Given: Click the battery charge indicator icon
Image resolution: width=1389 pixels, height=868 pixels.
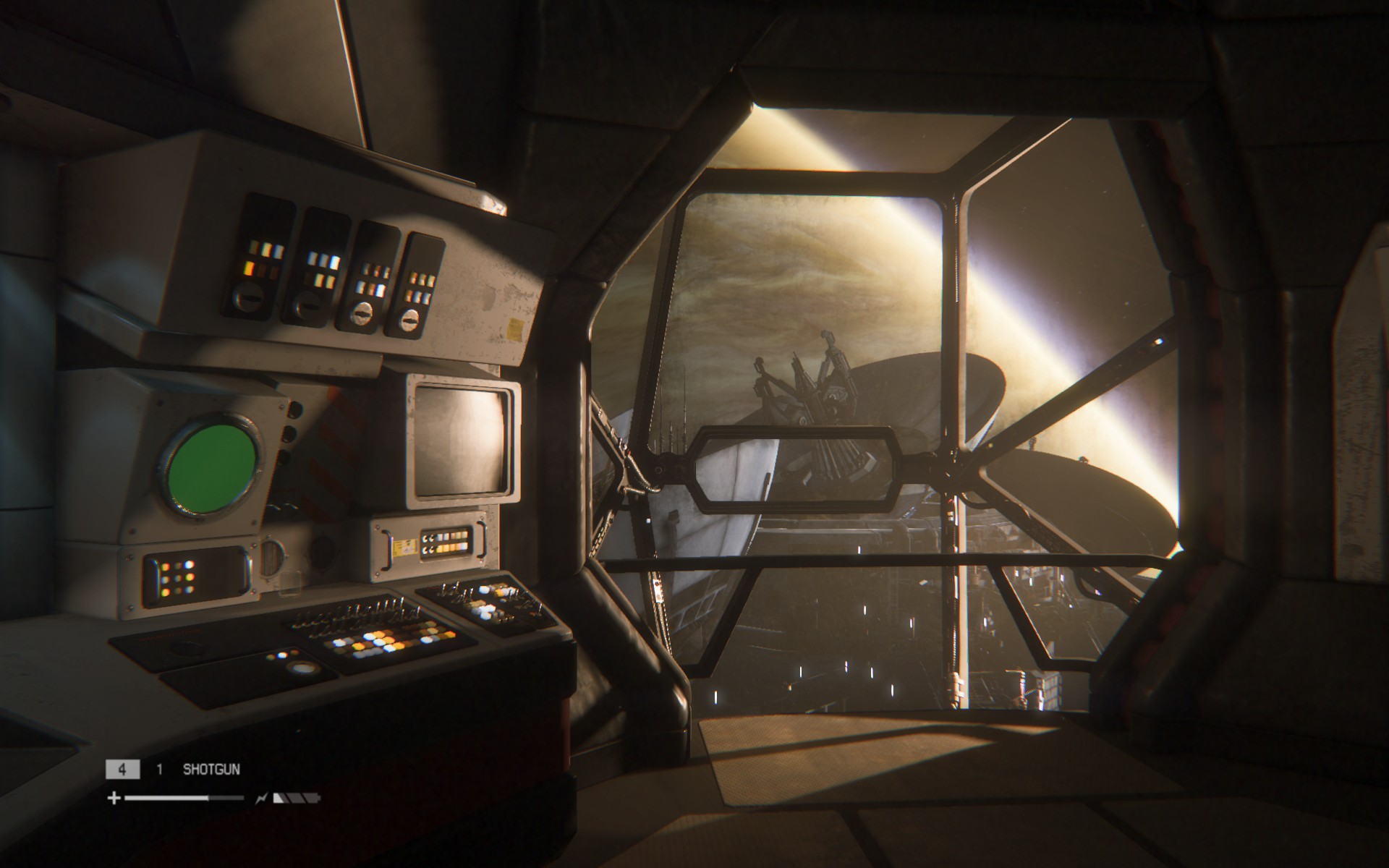Looking at the screenshot, I should [298, 798].
